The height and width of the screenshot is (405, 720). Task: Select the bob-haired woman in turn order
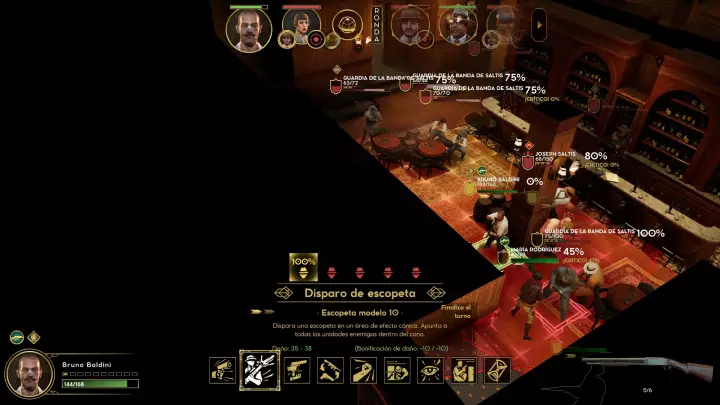click(x=301, y=24)
